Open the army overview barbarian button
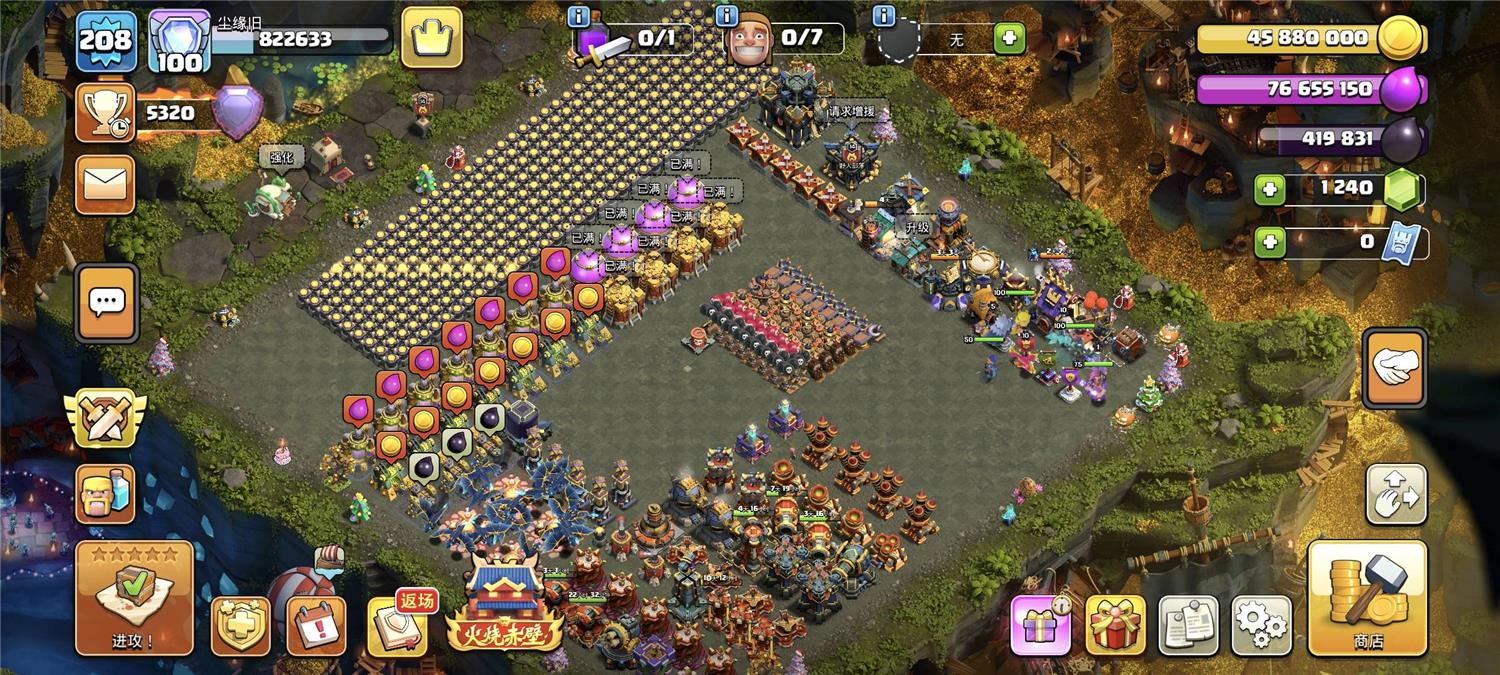 pyautogui.click(x=105, y=494)
